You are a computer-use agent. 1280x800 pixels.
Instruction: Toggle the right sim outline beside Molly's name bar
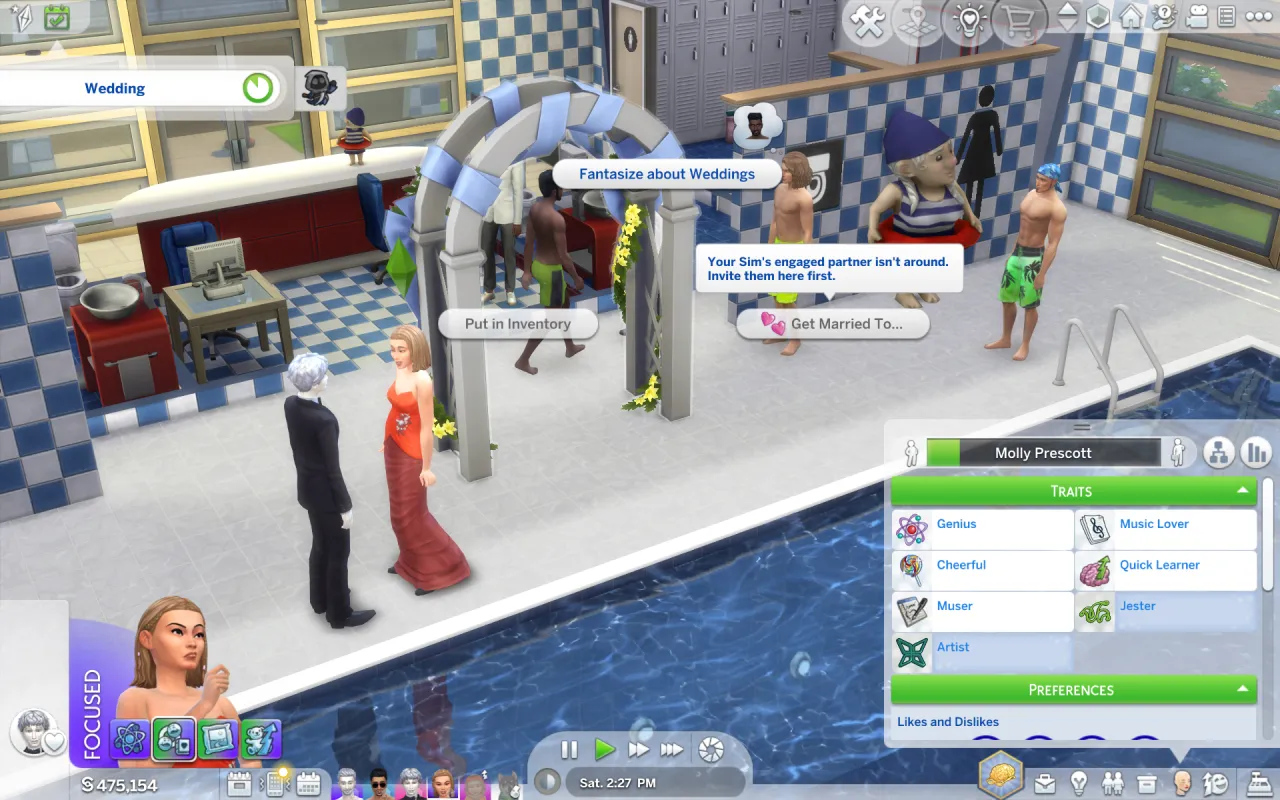coord(1179,452)
